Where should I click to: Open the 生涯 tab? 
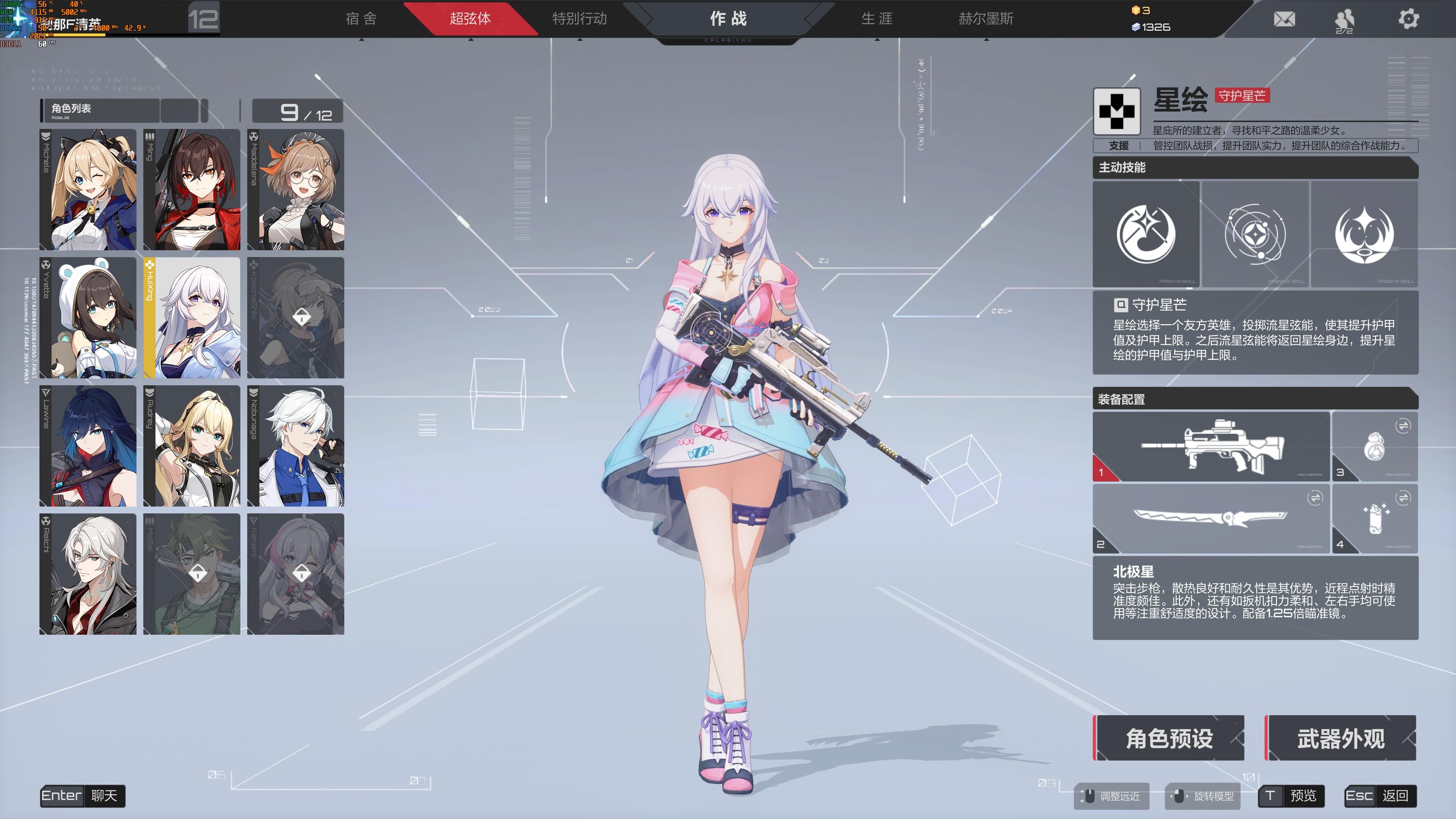tap(877, 19)
